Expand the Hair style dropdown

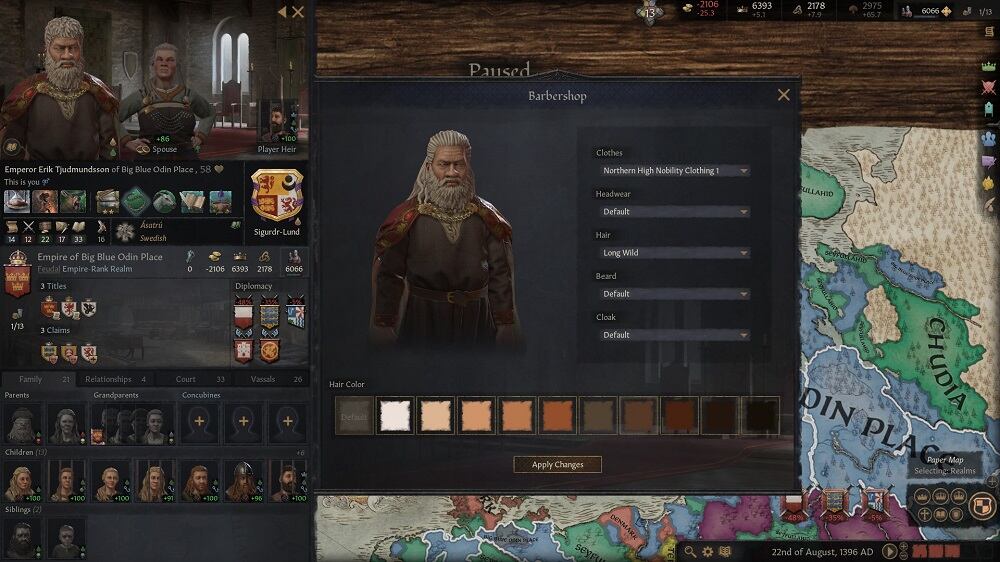(674, 253)
